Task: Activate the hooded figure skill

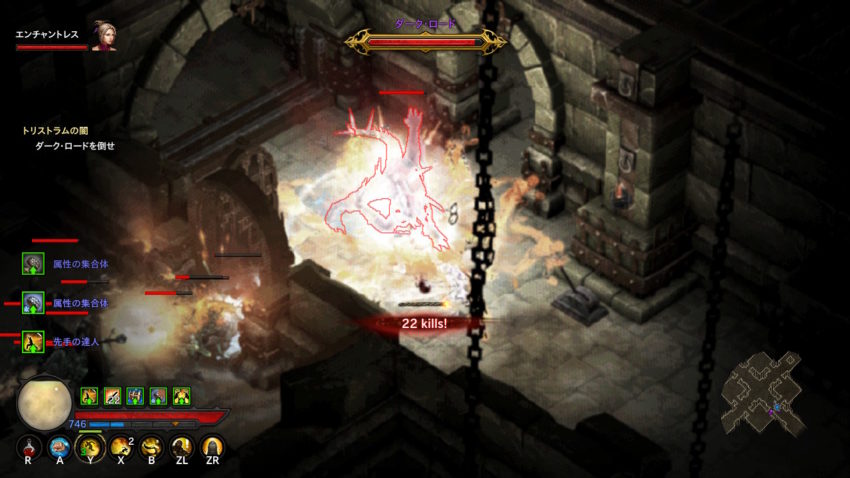Action: coord(212,447)
